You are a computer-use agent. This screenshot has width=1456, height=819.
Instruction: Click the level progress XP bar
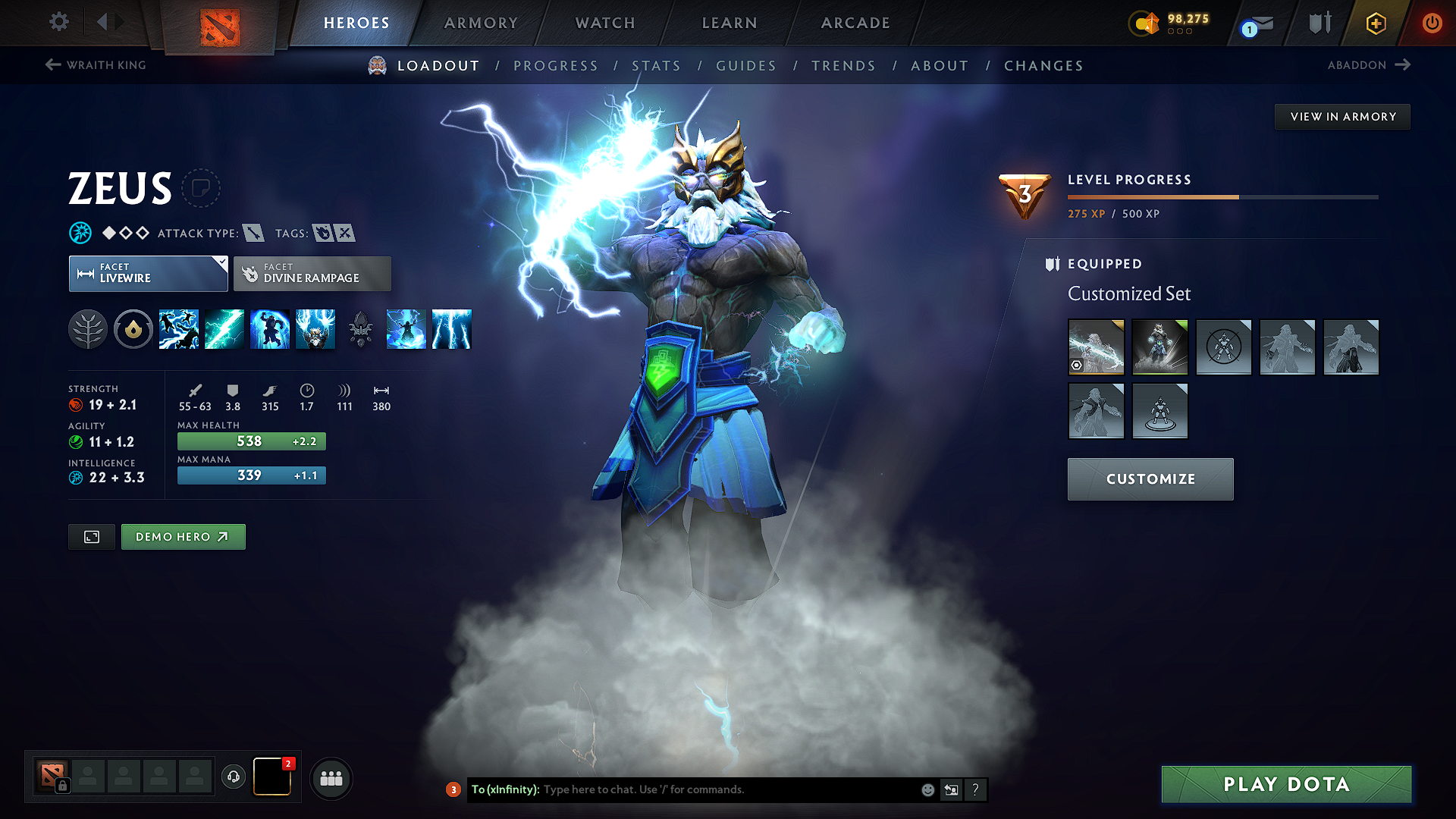(1221, 196)
